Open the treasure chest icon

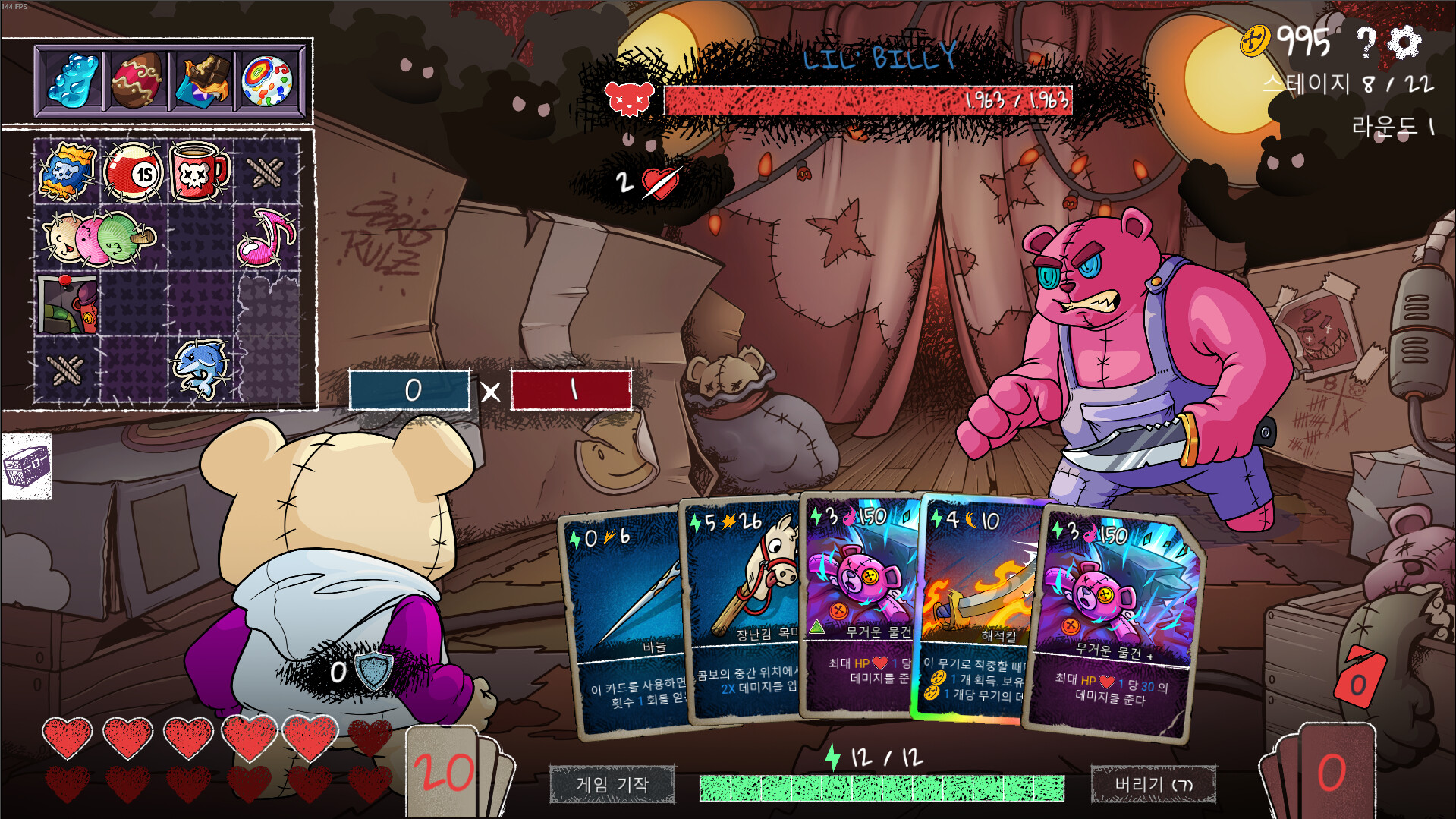click(27, 466)
